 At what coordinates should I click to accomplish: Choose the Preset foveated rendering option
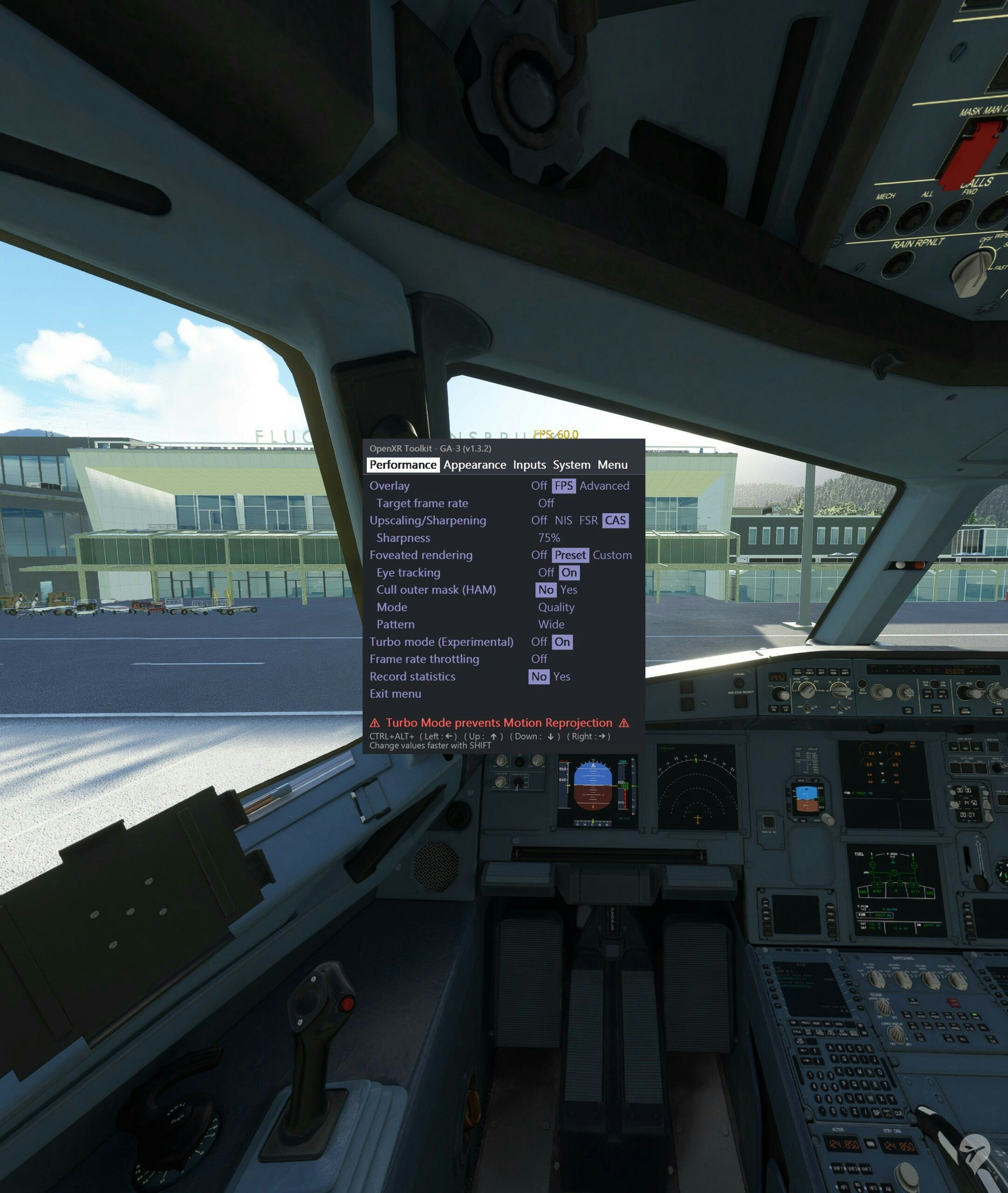pyautogui.click(x=570, y=555)
